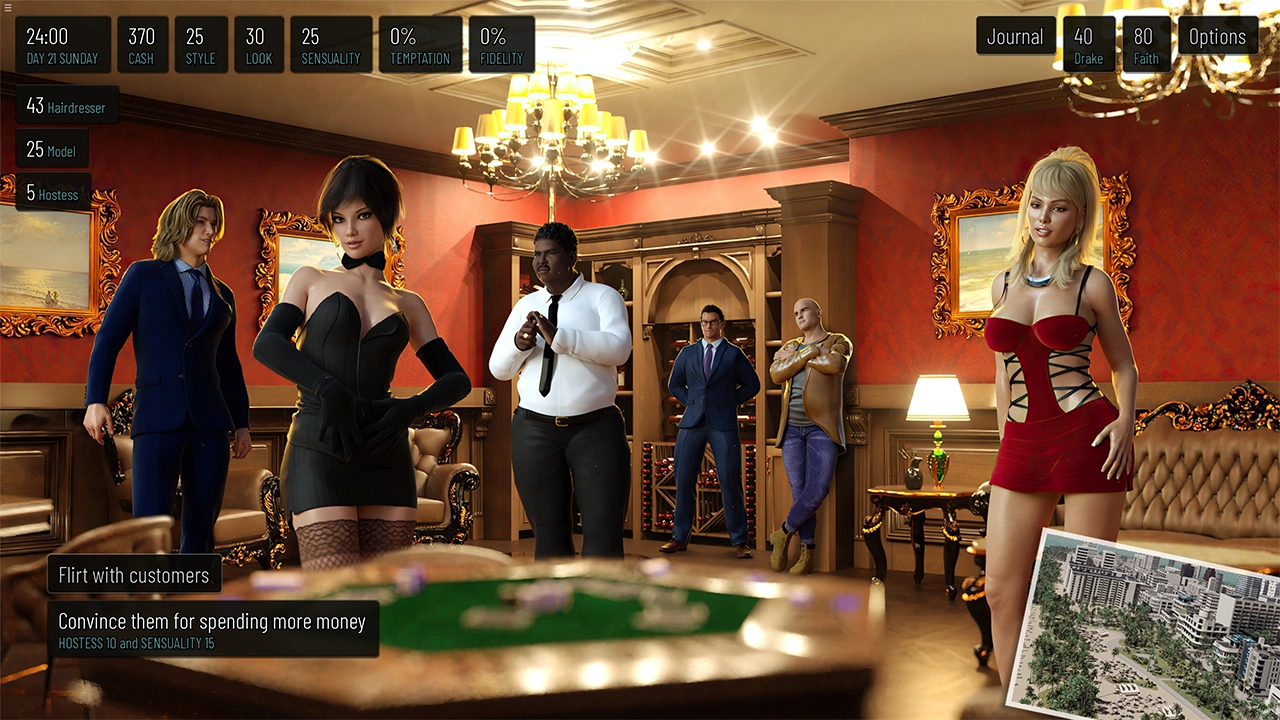This screenshot has height=720, width=1280.
Task: Click the small hamburger menu icon
Action: (x=8, y=8)
